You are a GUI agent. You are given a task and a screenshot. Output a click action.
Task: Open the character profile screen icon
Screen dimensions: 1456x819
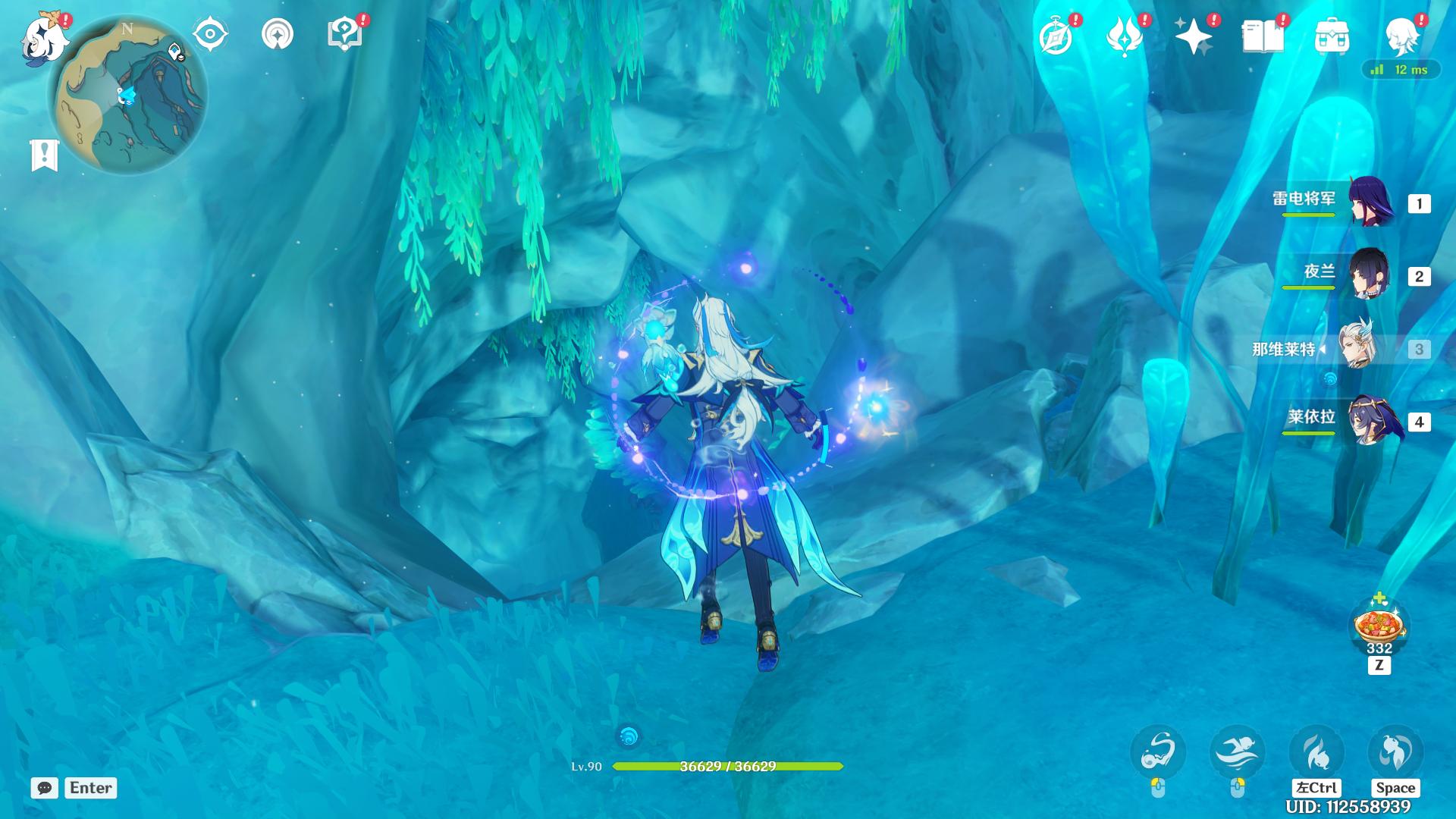point(1401,36)
